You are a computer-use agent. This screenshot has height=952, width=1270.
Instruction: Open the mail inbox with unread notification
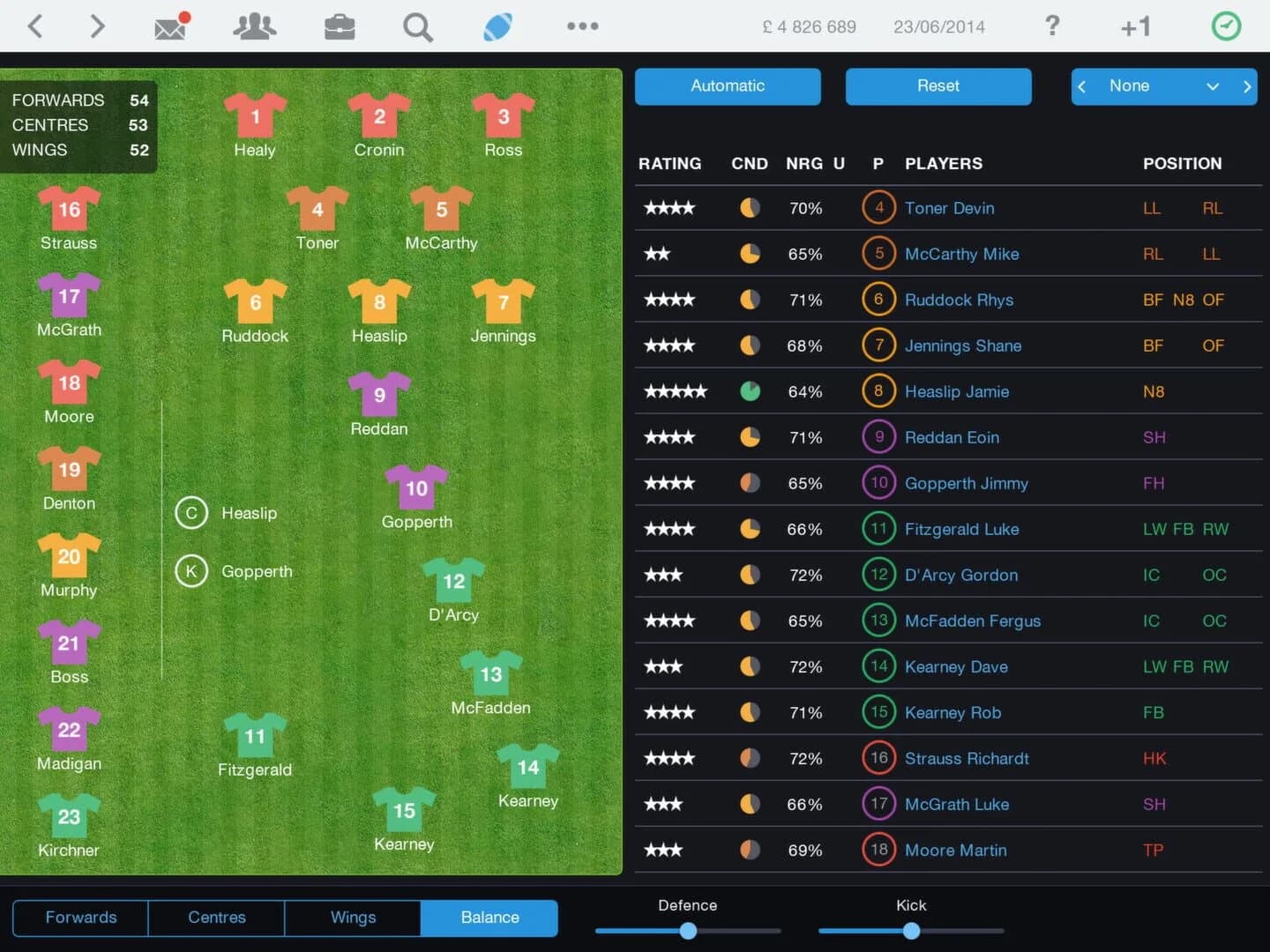170,26
